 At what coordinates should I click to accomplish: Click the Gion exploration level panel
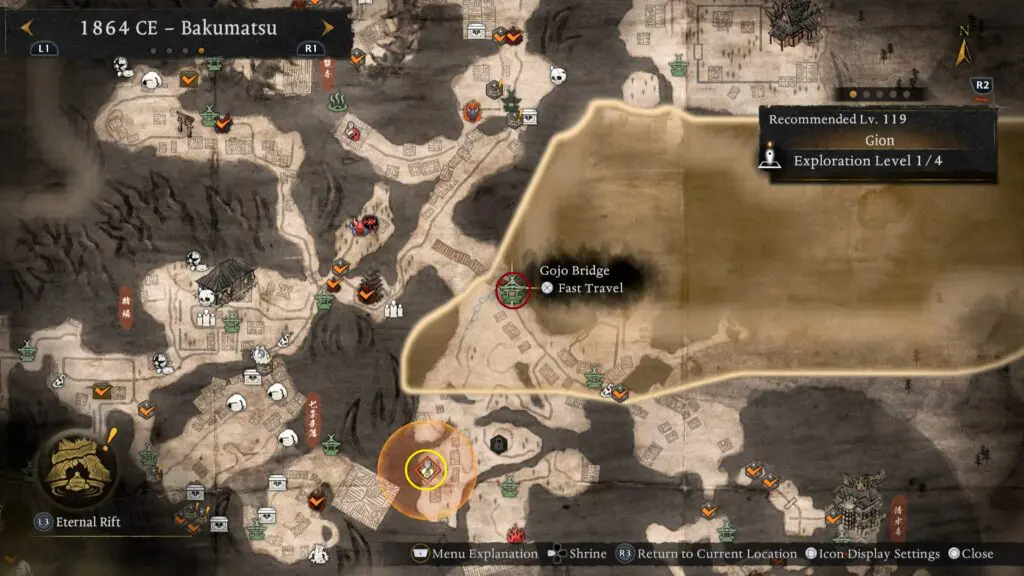click(877, 145)
